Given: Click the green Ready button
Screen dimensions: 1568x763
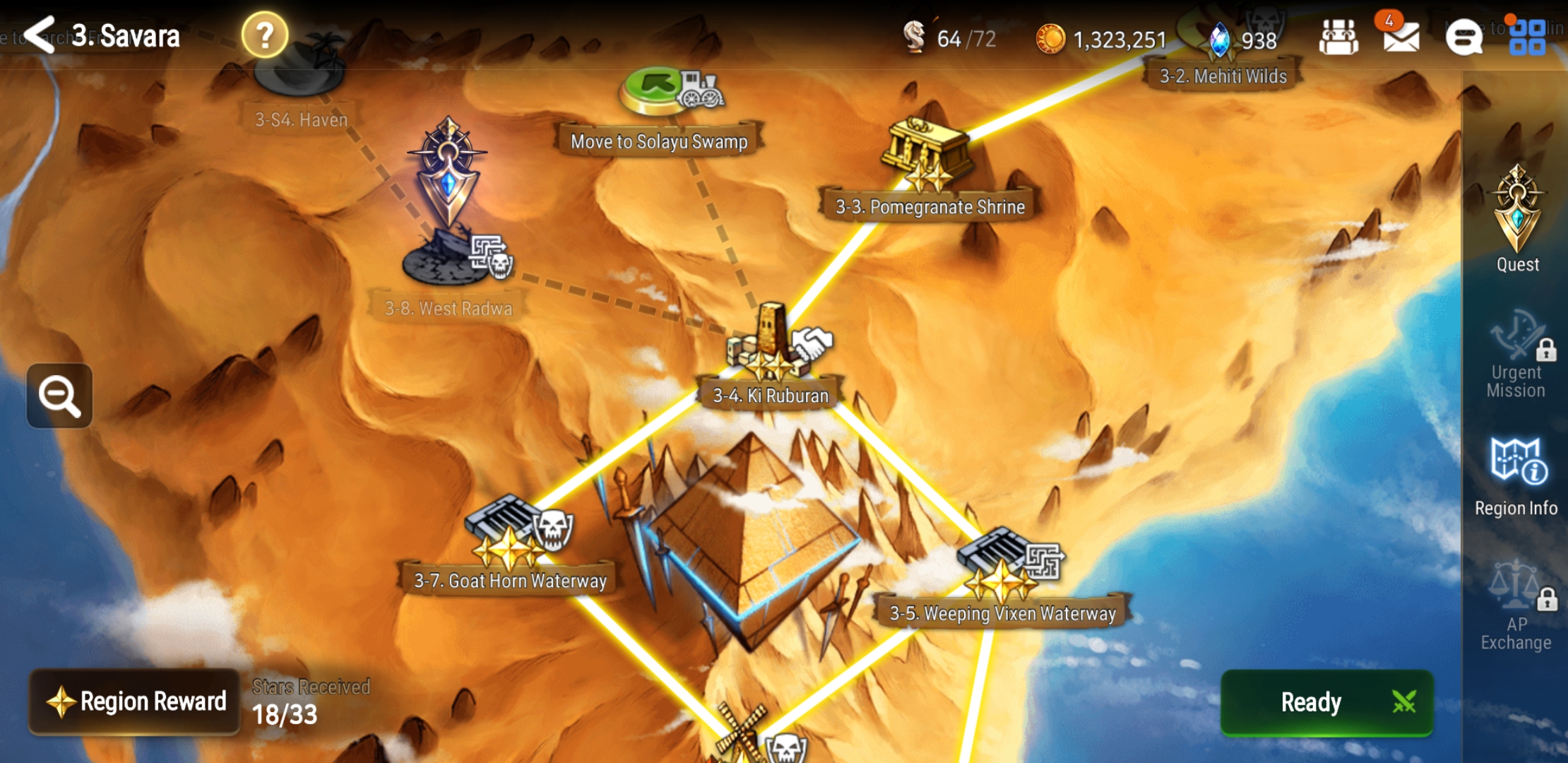Looking at the screenshot, I should 1326,702.
